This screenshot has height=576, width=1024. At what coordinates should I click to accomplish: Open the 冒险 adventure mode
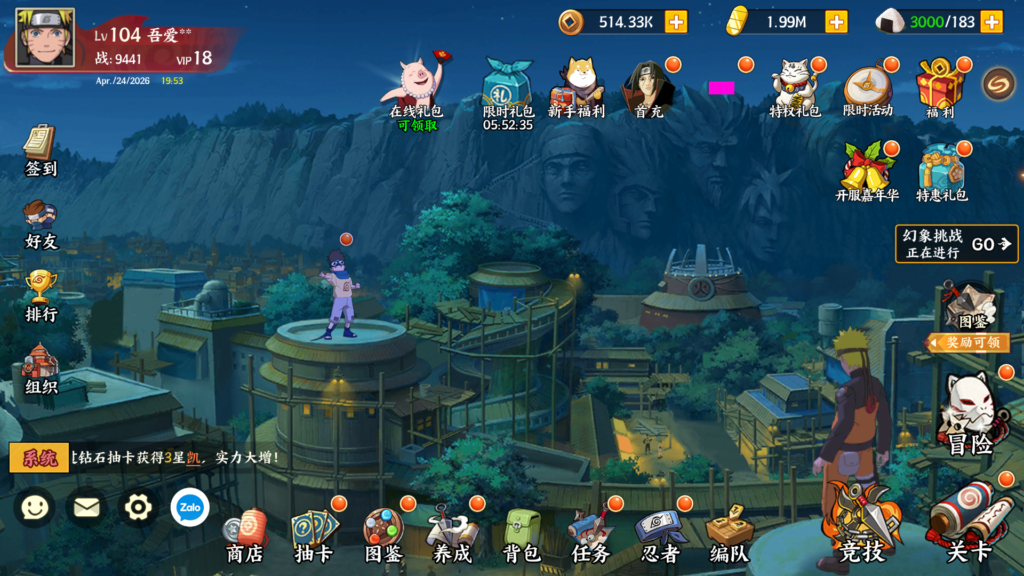tap(968, 415)
